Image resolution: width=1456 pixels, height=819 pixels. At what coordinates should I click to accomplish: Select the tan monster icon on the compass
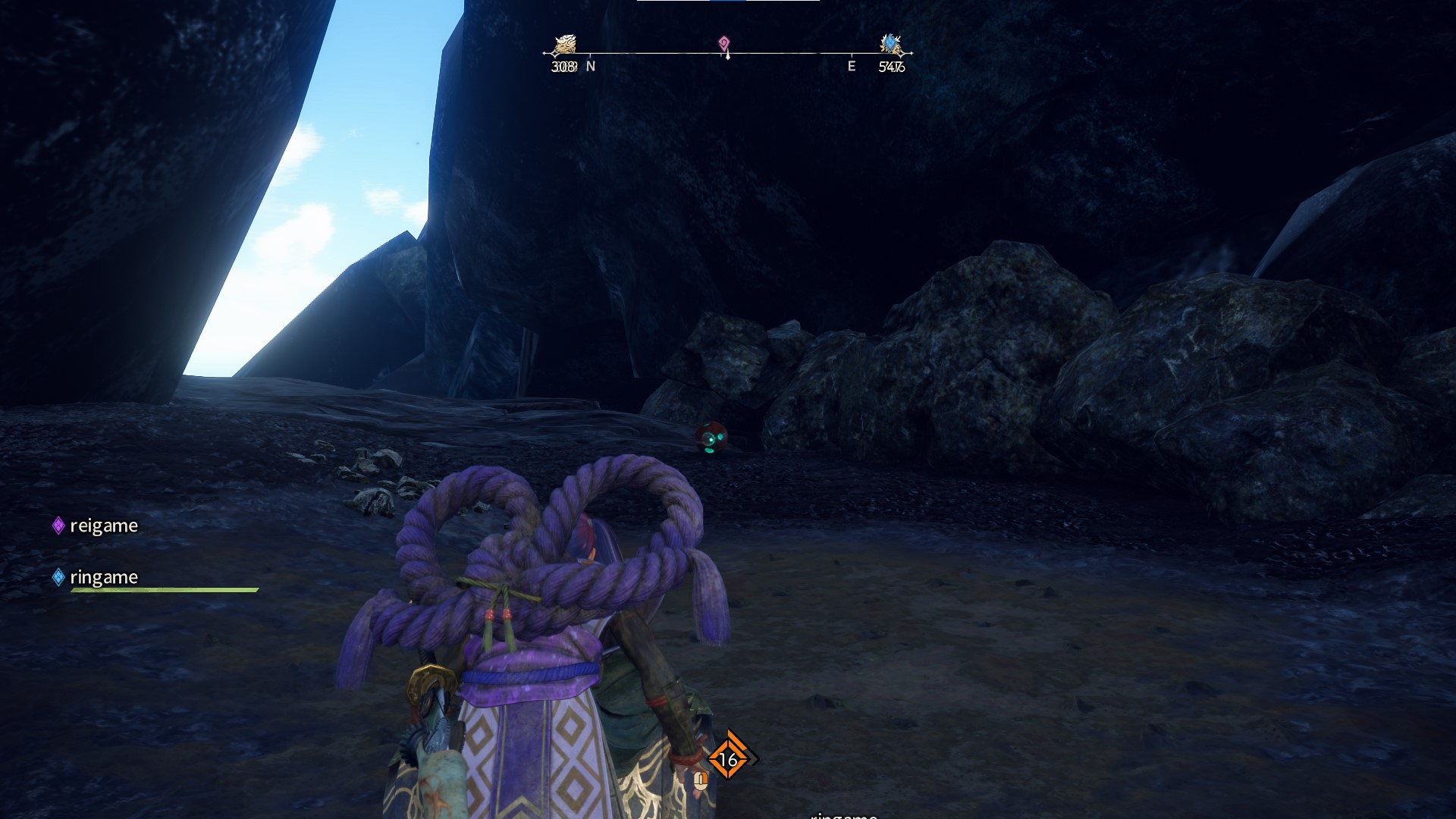point(564,45)
